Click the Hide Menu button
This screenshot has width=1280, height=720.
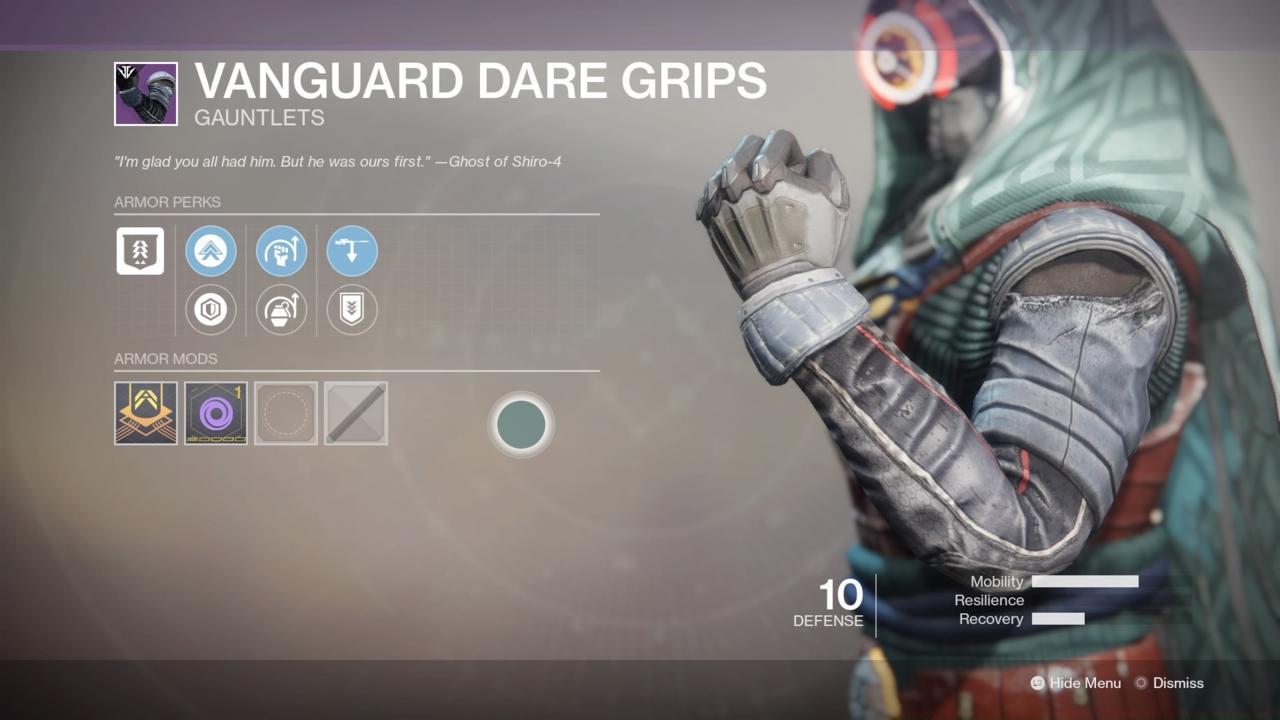click(x=1076, y=683)
